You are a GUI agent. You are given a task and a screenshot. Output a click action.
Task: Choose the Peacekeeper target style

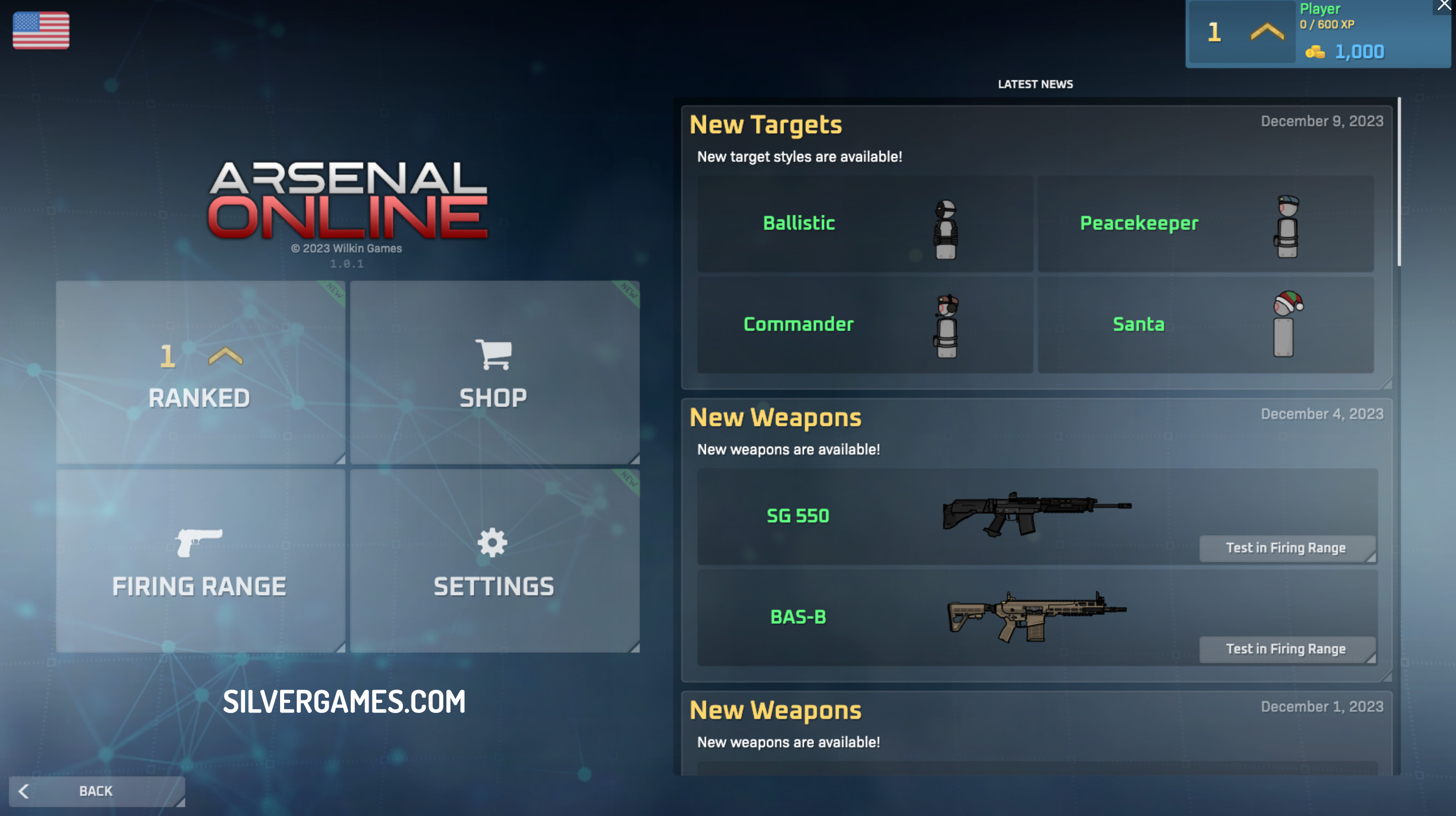(x=1205, y=224)
